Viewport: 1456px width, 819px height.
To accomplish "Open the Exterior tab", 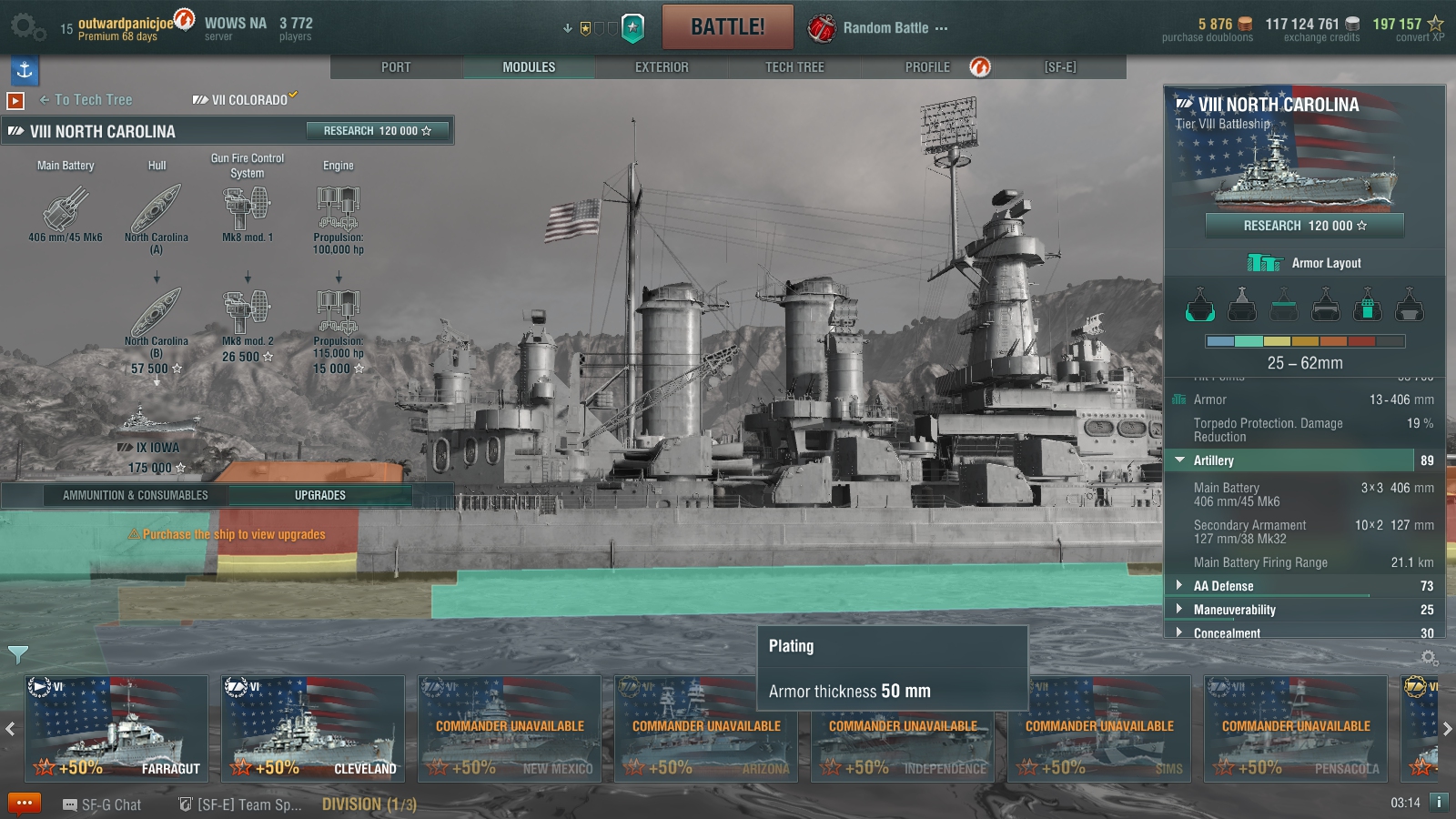I will (x=662, y=67).
